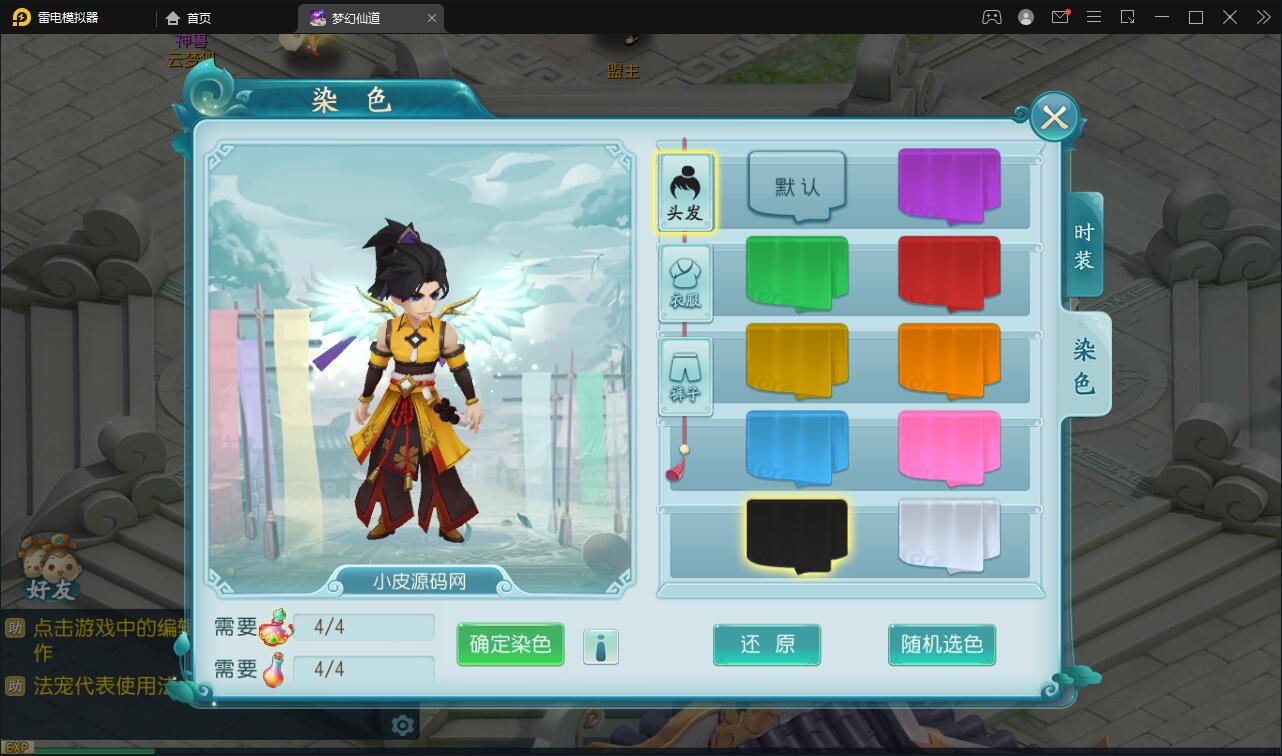Viewport: 1282px width, 756px height.
Task: Click the blue info icon beside confirm dye button
Action: pyautogui.click(x=601, y=646)
